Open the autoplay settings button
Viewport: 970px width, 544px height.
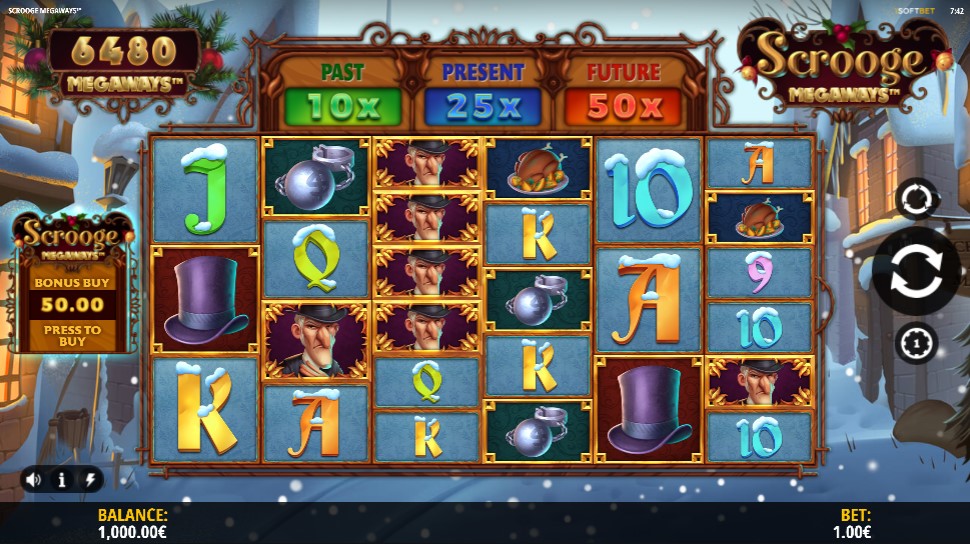(916, 198)
